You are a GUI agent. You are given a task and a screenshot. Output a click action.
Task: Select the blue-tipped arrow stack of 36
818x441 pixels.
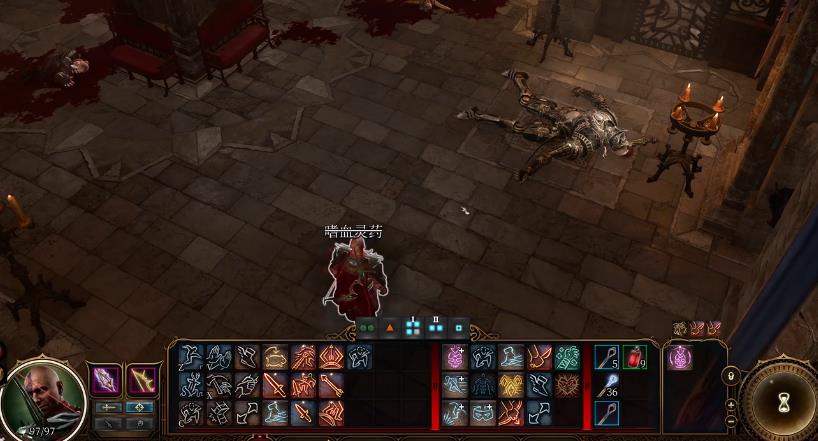pyautogui.click(x=606, y=385)
